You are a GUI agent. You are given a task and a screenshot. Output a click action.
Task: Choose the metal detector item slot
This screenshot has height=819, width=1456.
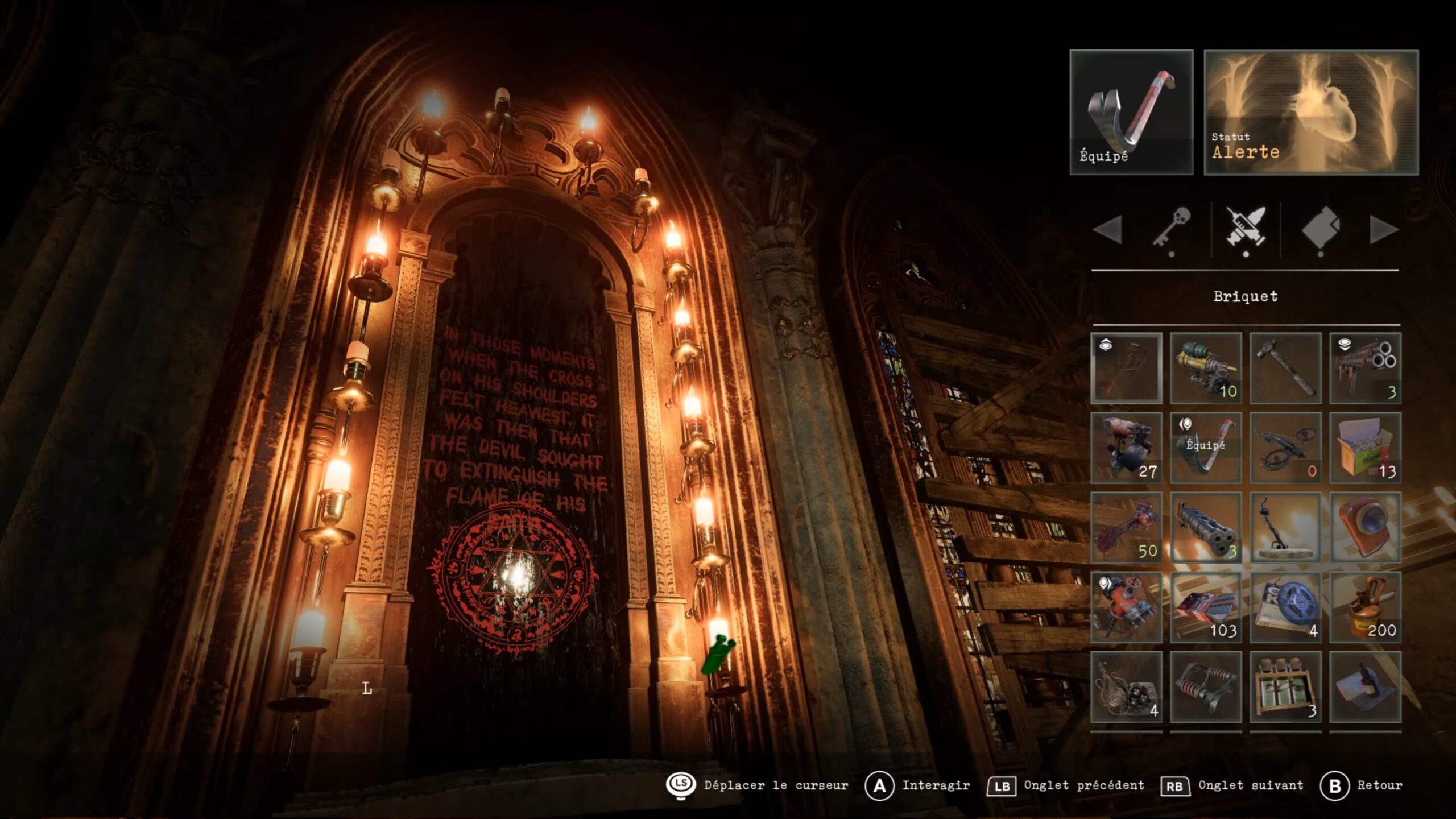pyautogui.click(x=1285, y=527)
